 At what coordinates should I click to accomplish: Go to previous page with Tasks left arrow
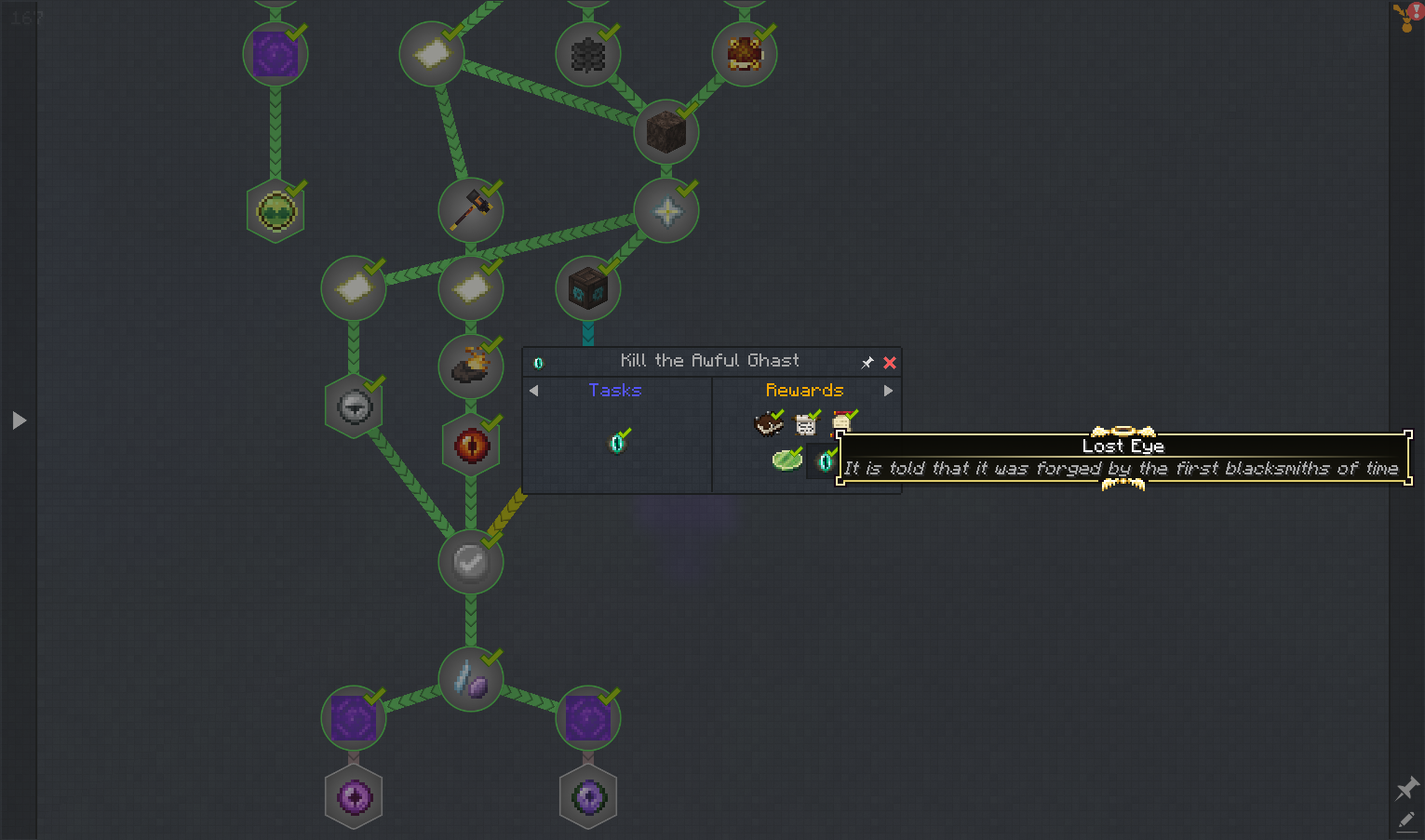click(x=533, y=391)
